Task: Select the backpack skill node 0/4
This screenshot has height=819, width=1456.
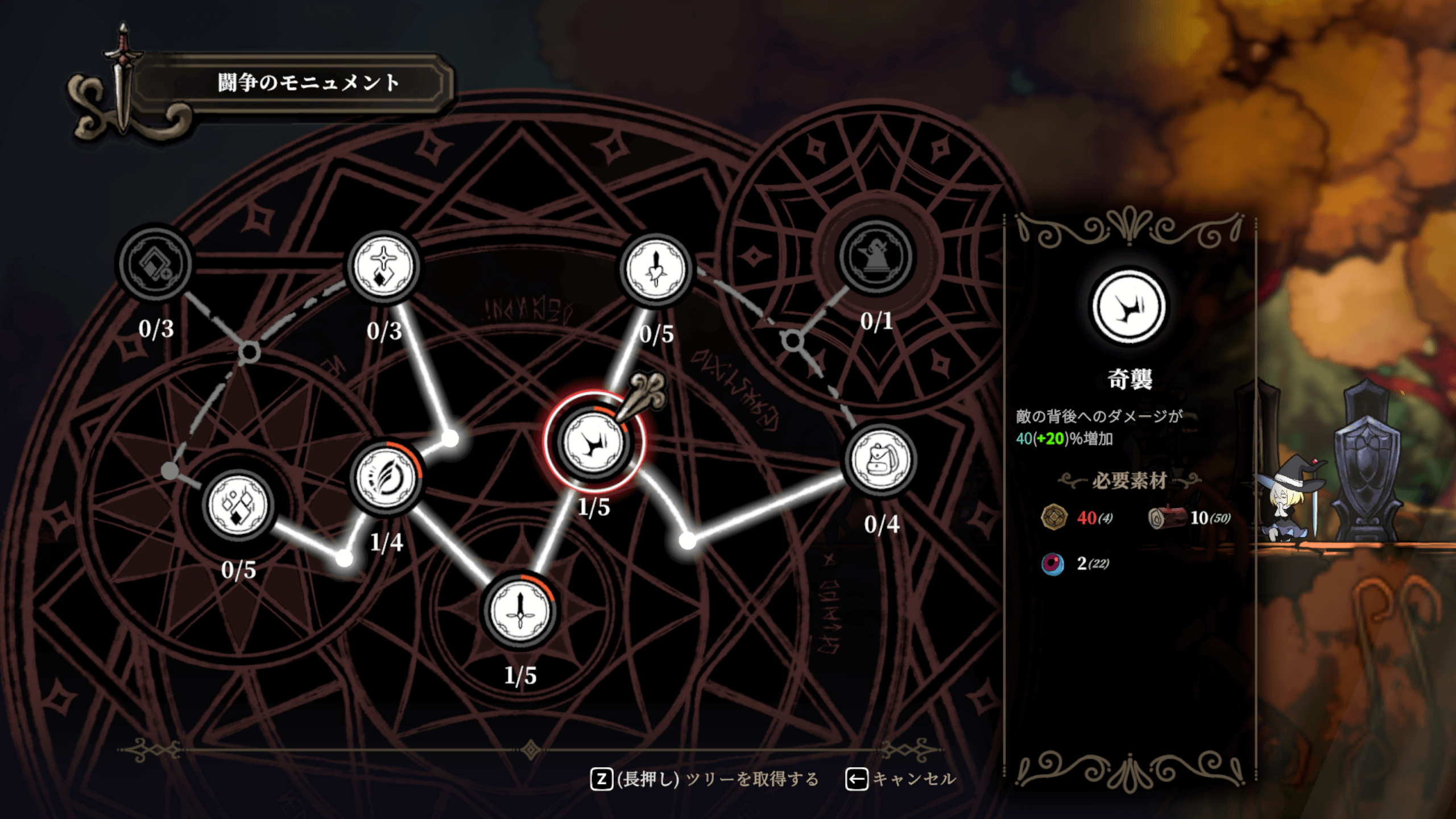Action: (x=881, y=458)
